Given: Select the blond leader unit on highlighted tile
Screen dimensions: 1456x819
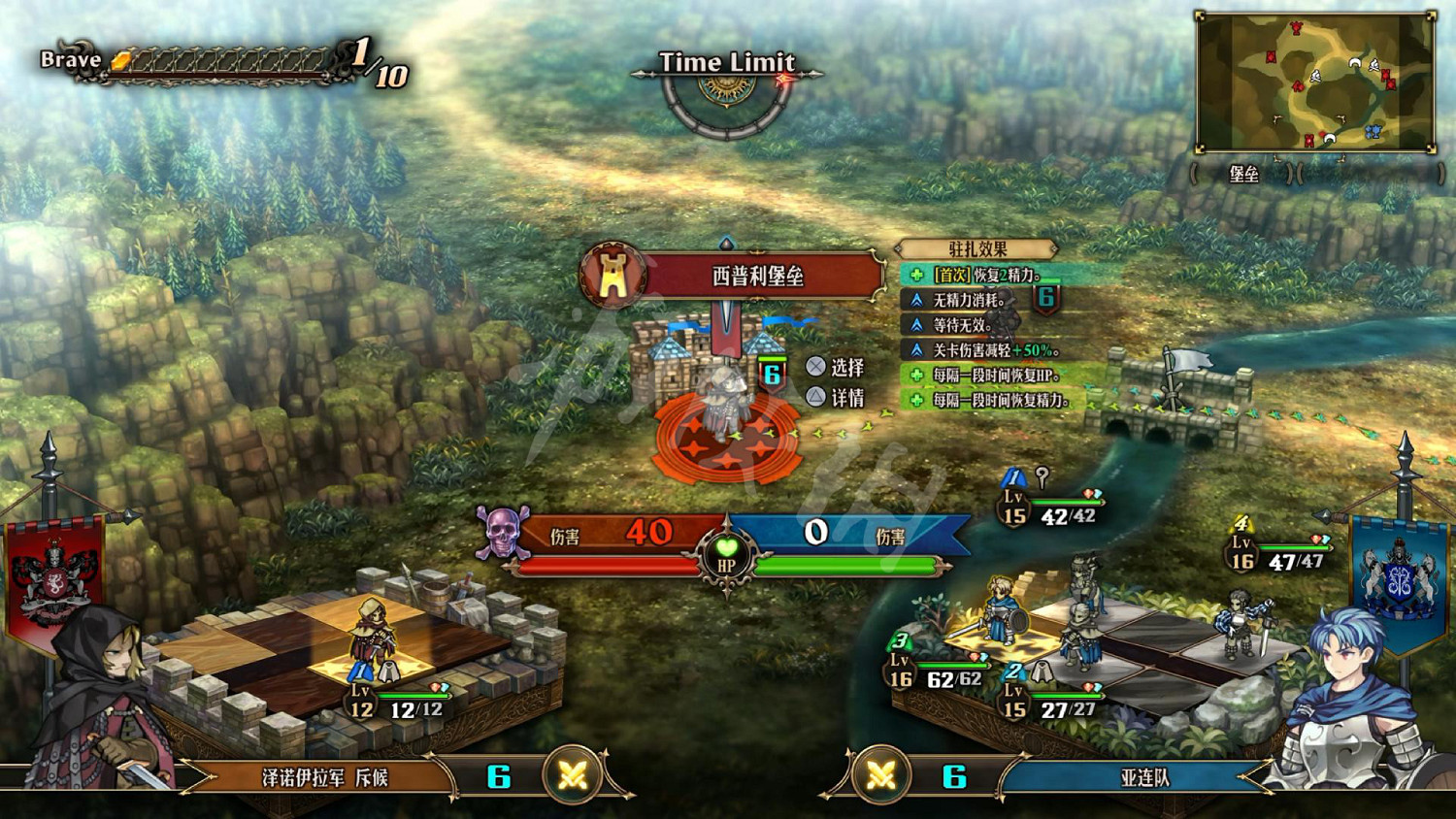Looking at the screenshot, I should coord(1000,606).
